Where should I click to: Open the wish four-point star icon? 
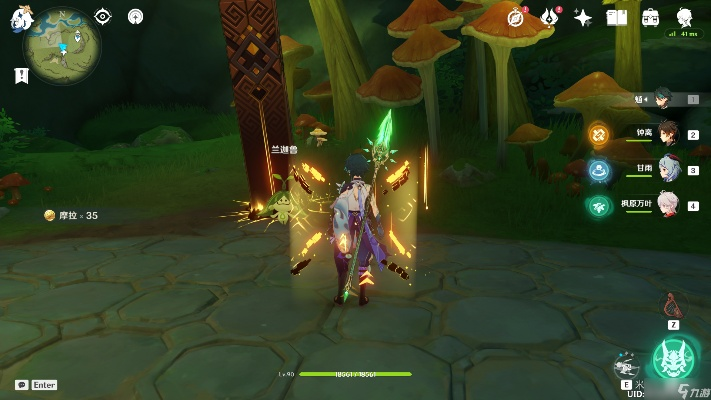583,17
